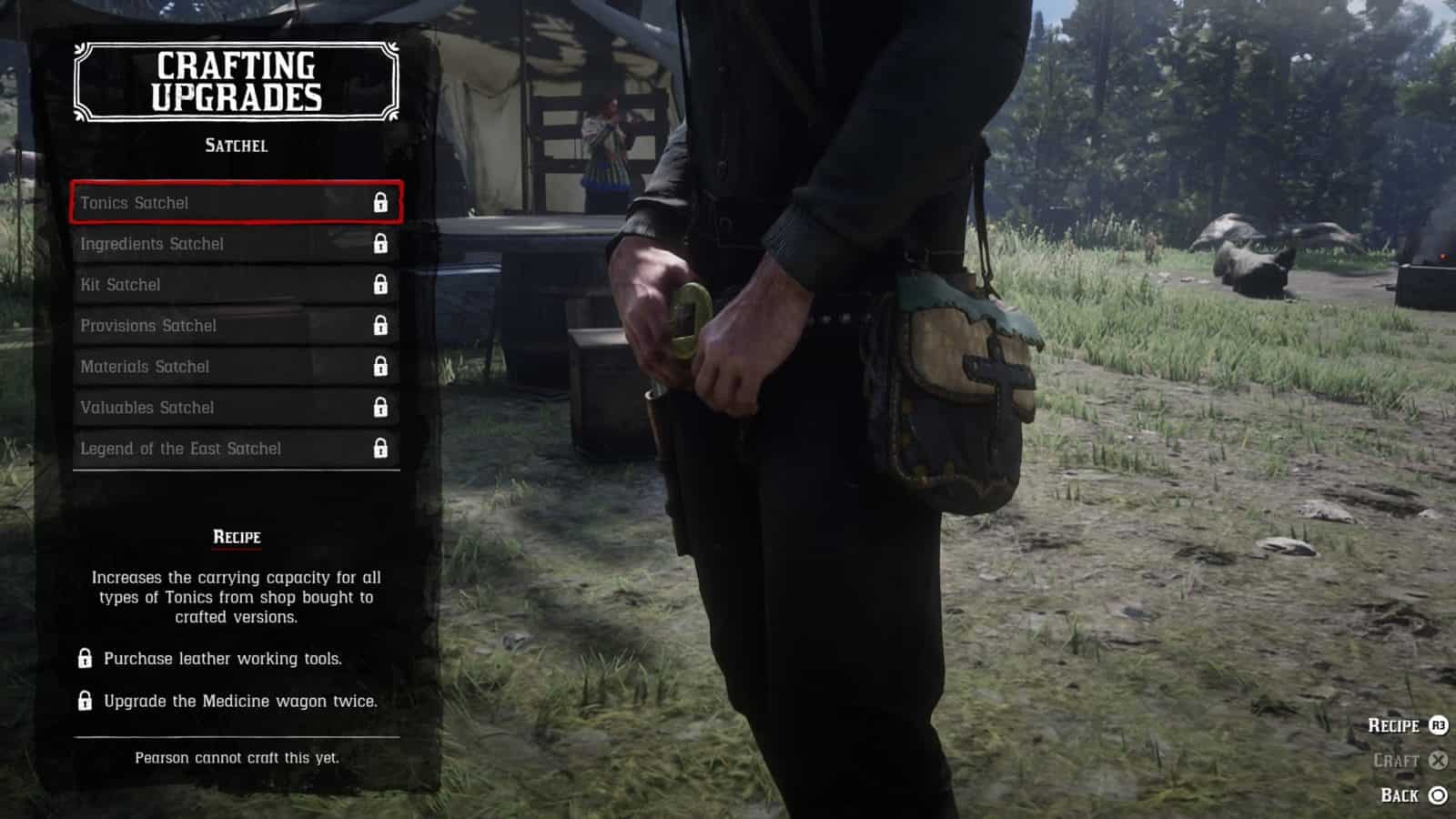Toggle the lock on Materials Satchel
This screenshot has width=1456, height=819.
[379, 367]
